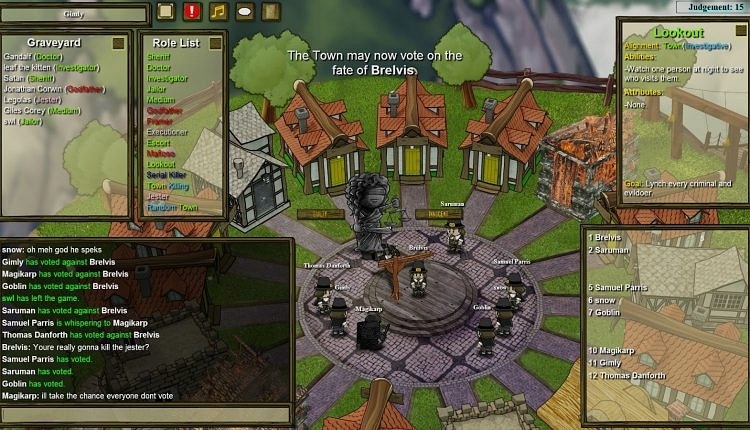
Task: Click the chat message input box
Action: coord(146,413)
